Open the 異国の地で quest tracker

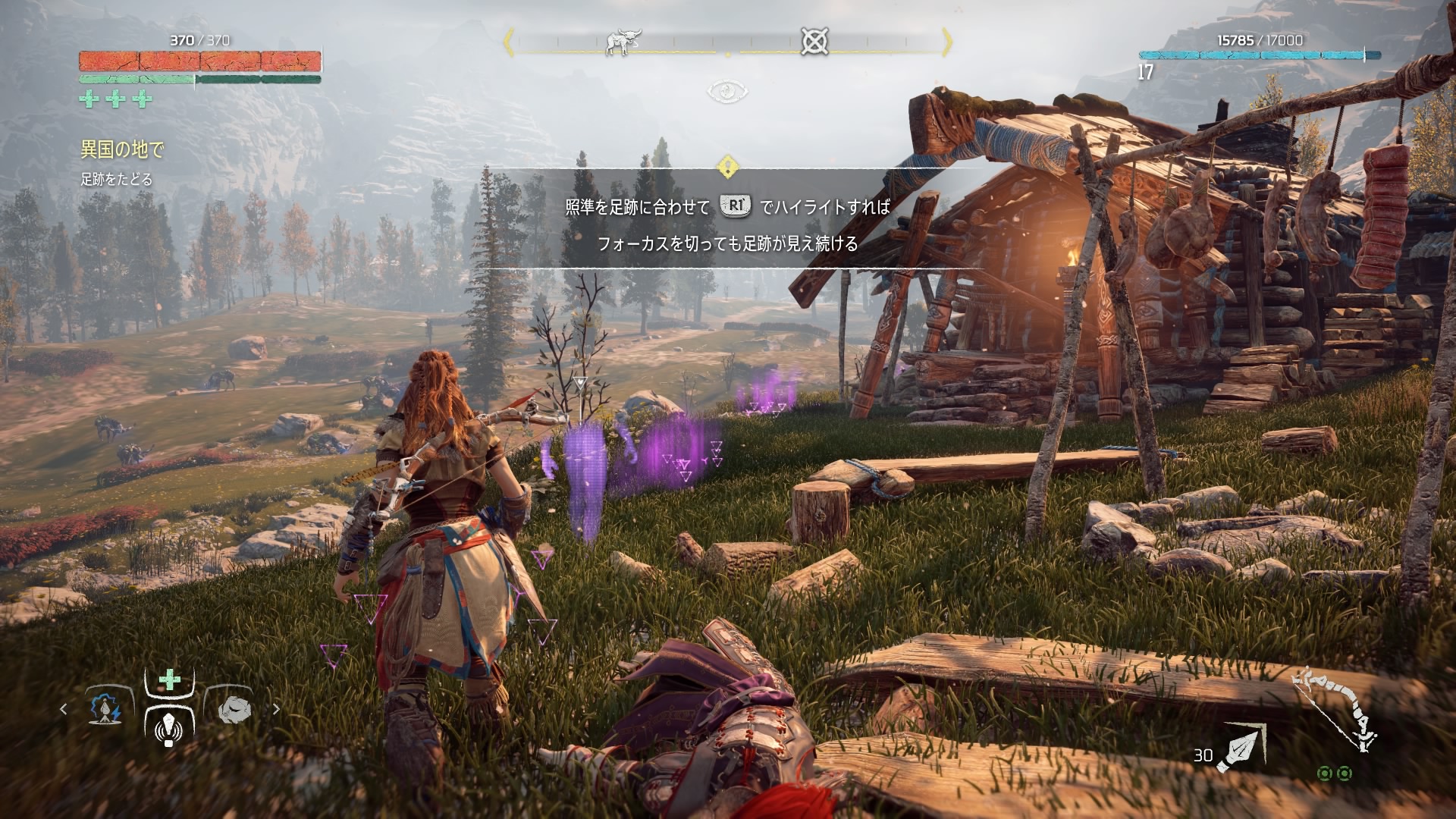122,149
